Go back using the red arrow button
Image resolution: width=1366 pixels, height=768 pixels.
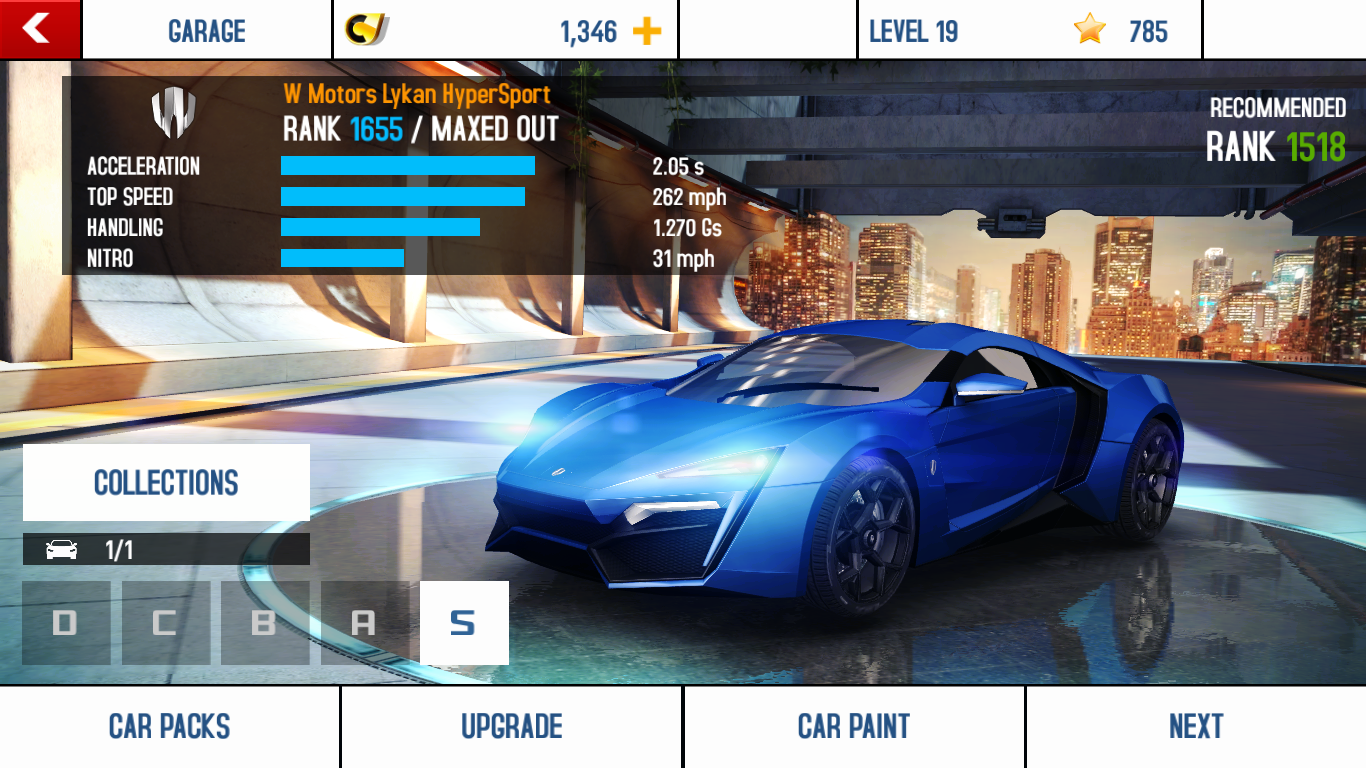point(39,29)
